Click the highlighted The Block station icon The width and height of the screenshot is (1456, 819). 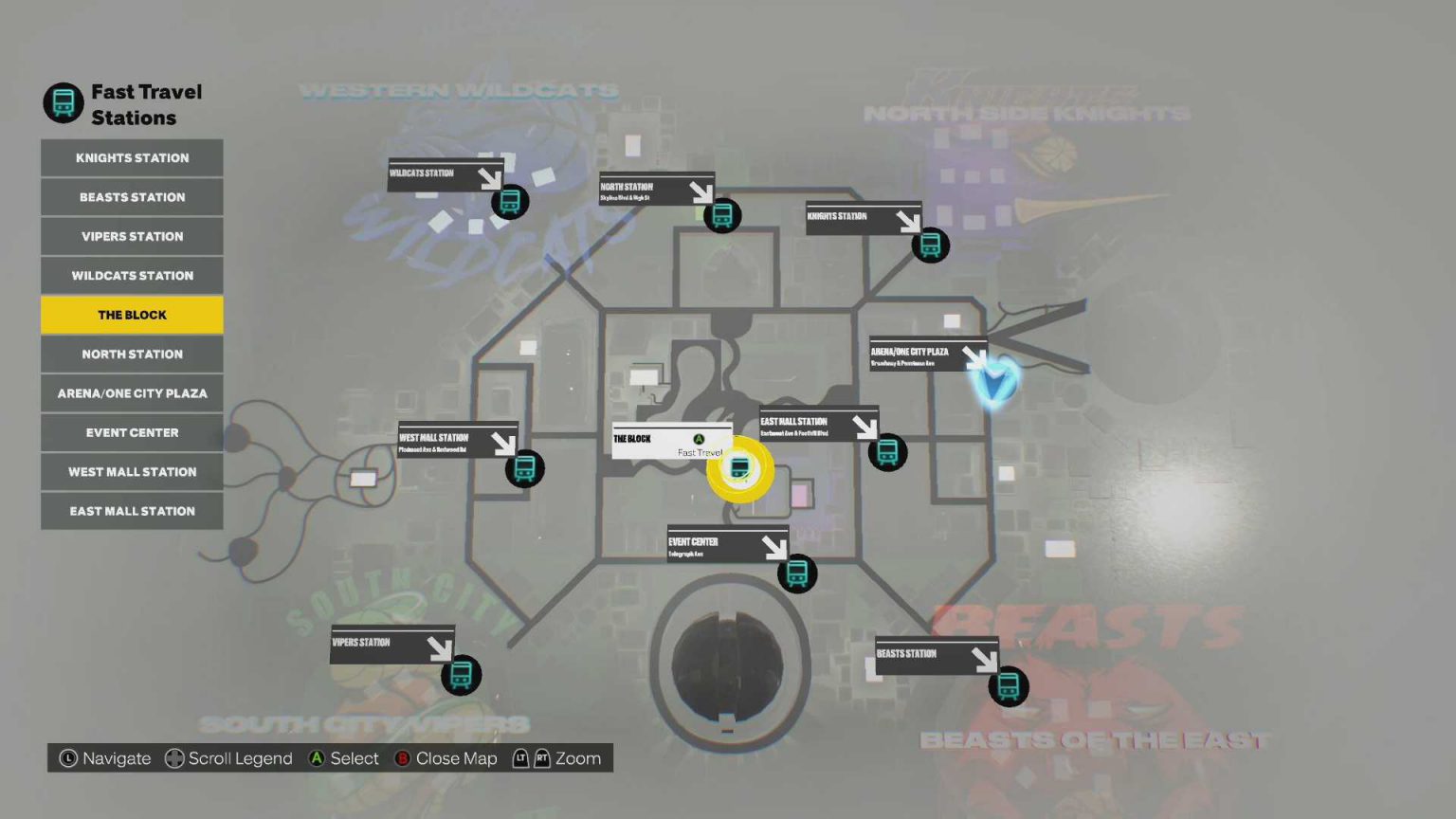coord(740,467)
